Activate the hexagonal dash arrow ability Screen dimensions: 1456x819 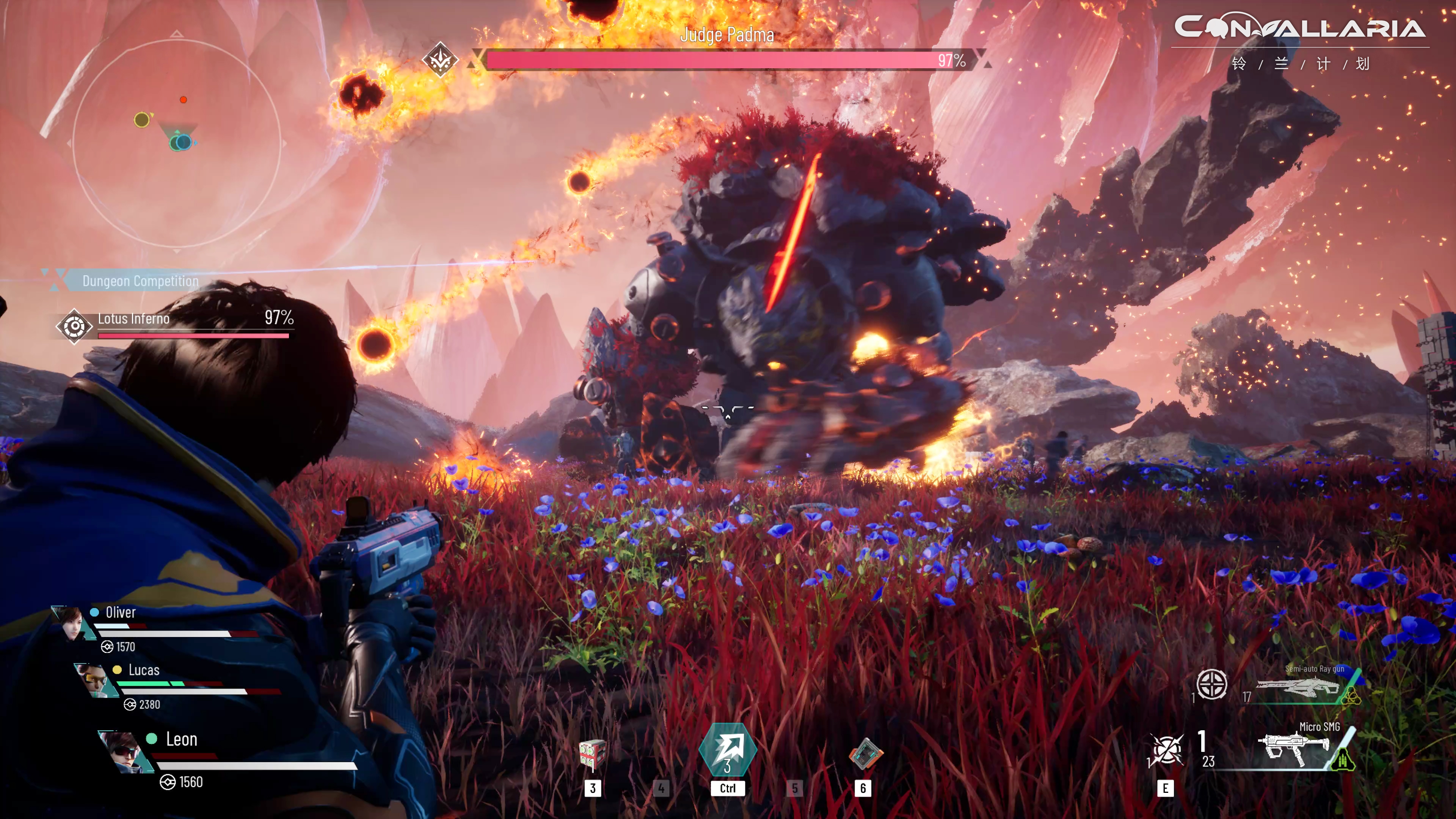pos(728,751)
